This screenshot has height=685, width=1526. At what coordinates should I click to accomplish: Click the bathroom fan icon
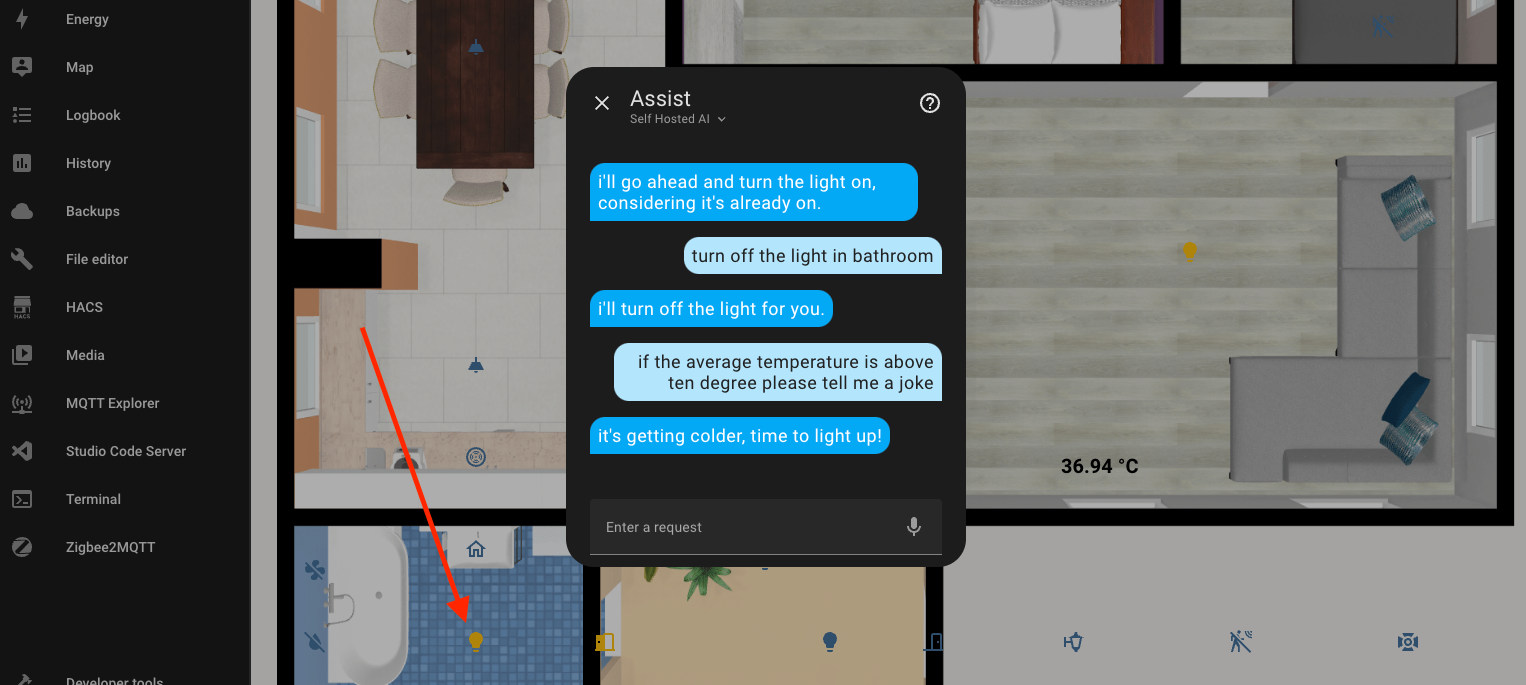click(315, 571)
